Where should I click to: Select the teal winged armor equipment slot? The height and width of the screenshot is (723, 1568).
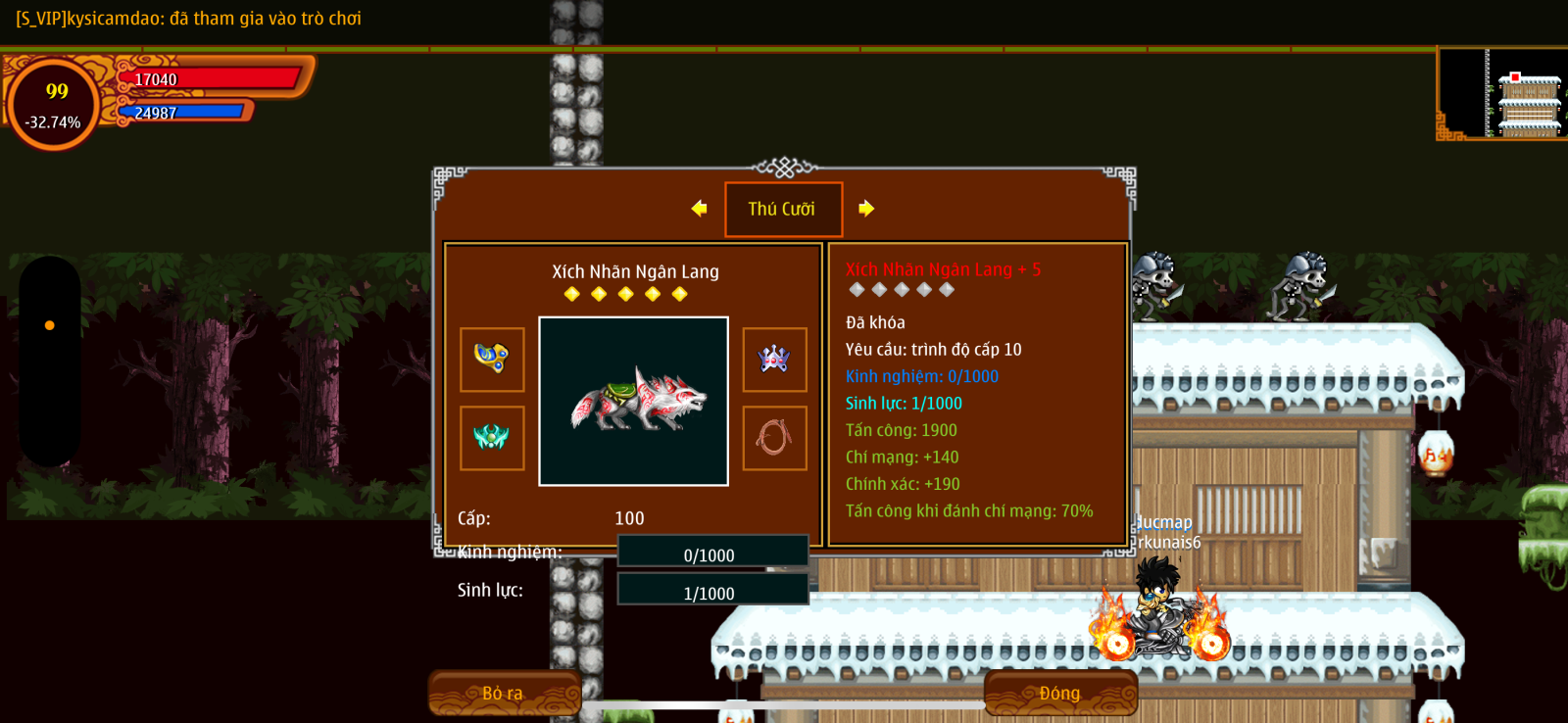tap(492, 438)
